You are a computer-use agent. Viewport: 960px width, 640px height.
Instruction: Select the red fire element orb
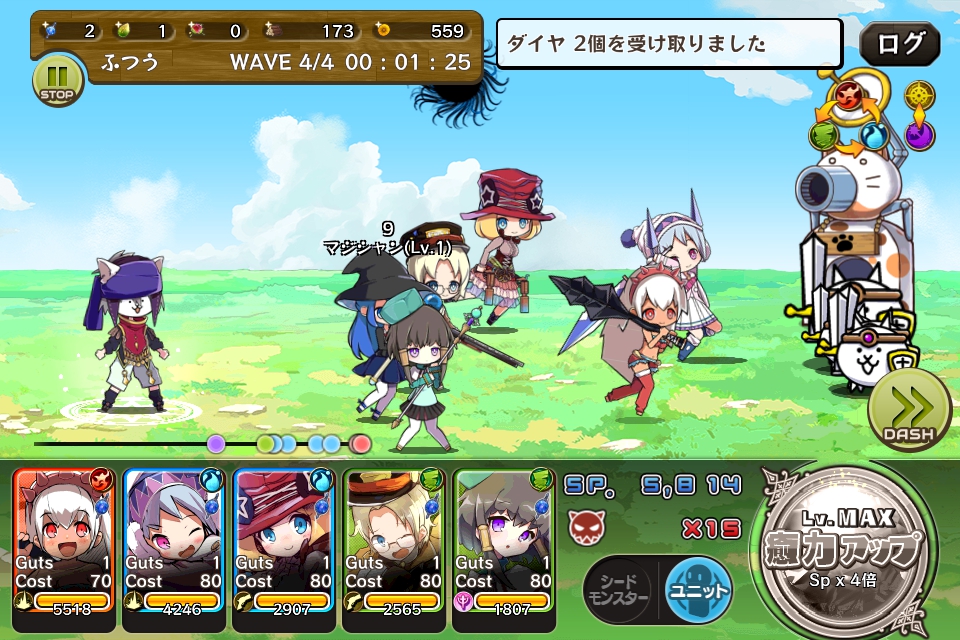click(x=851, y=98)
